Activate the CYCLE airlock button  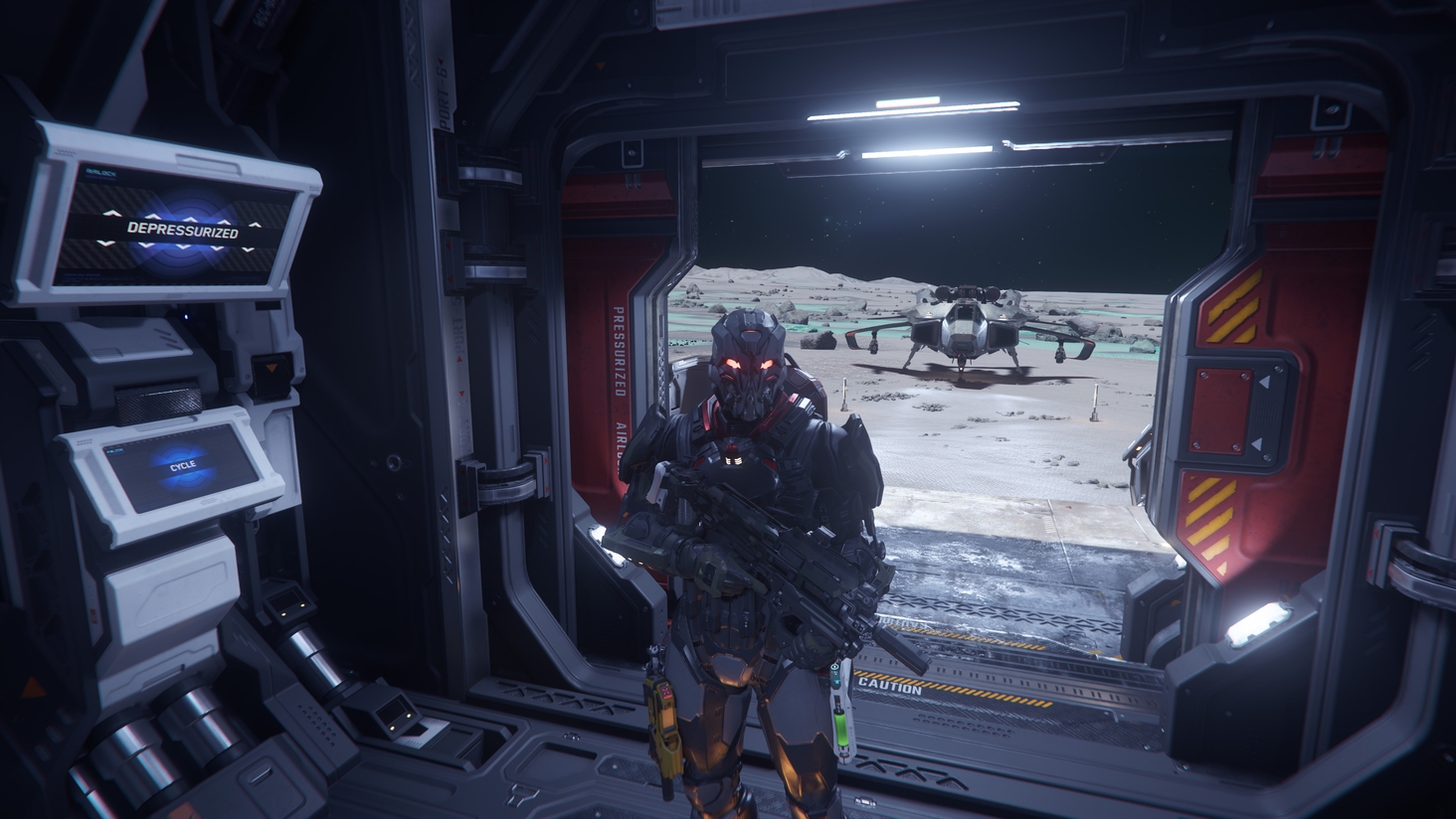[183, 464]
